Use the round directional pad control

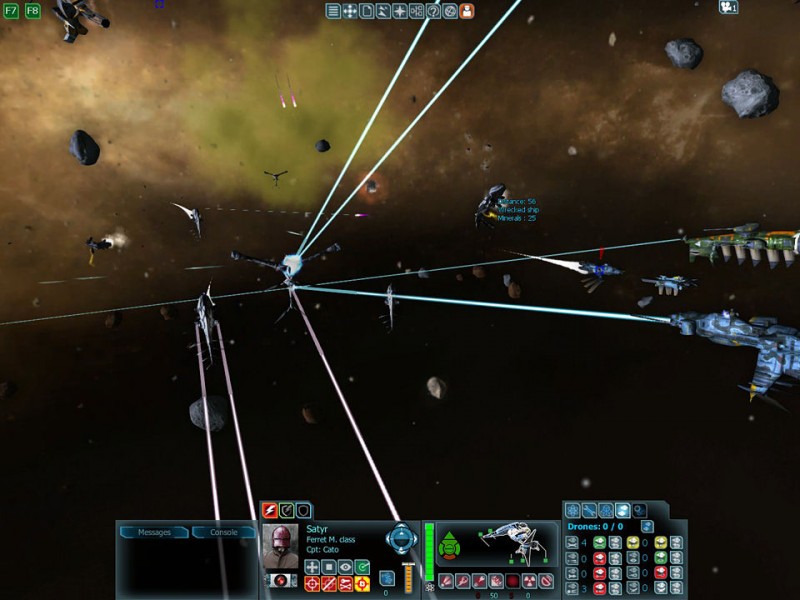click(x=401, y=539)
